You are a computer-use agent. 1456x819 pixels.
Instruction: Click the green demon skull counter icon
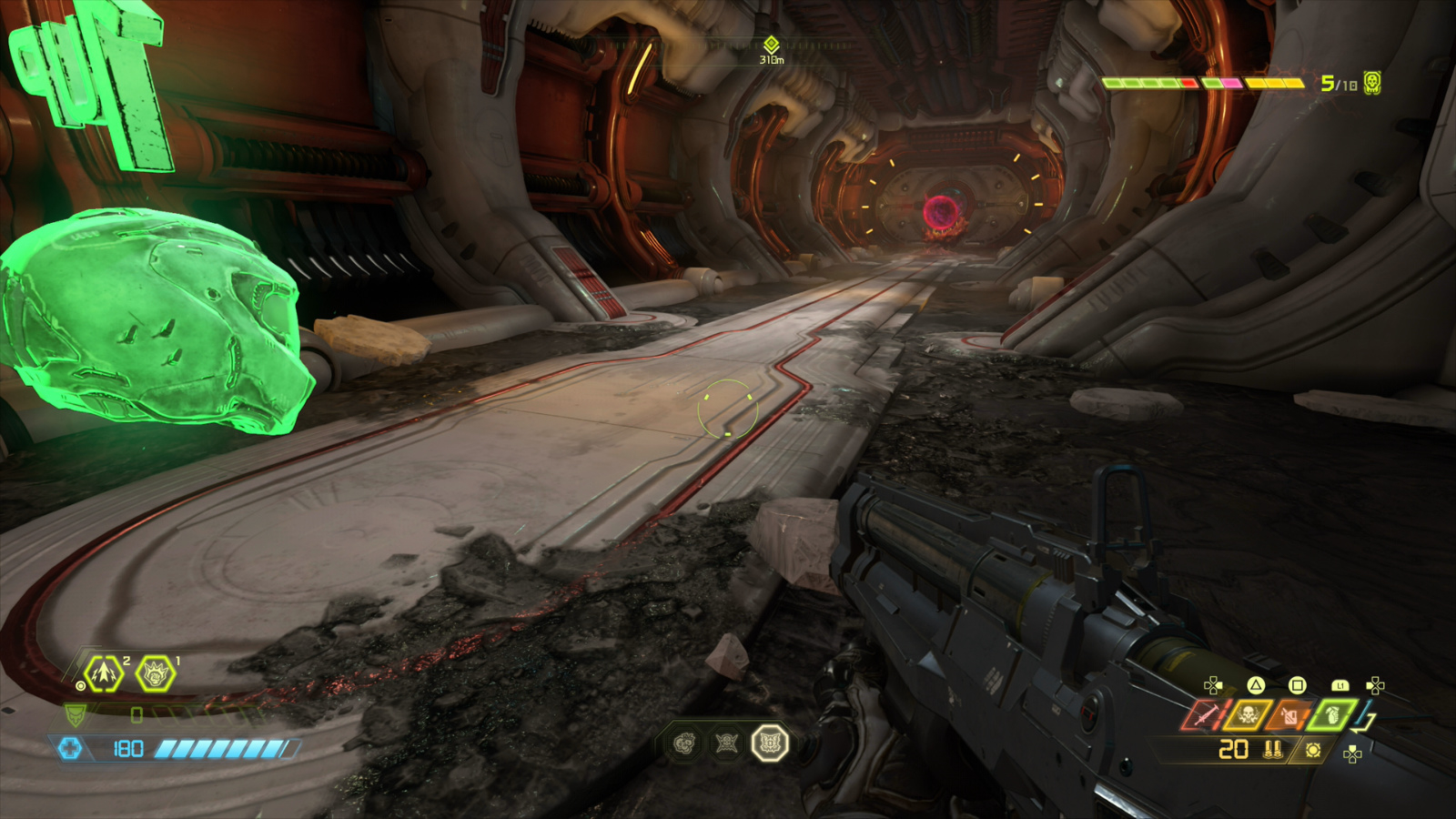(1372, 83)
